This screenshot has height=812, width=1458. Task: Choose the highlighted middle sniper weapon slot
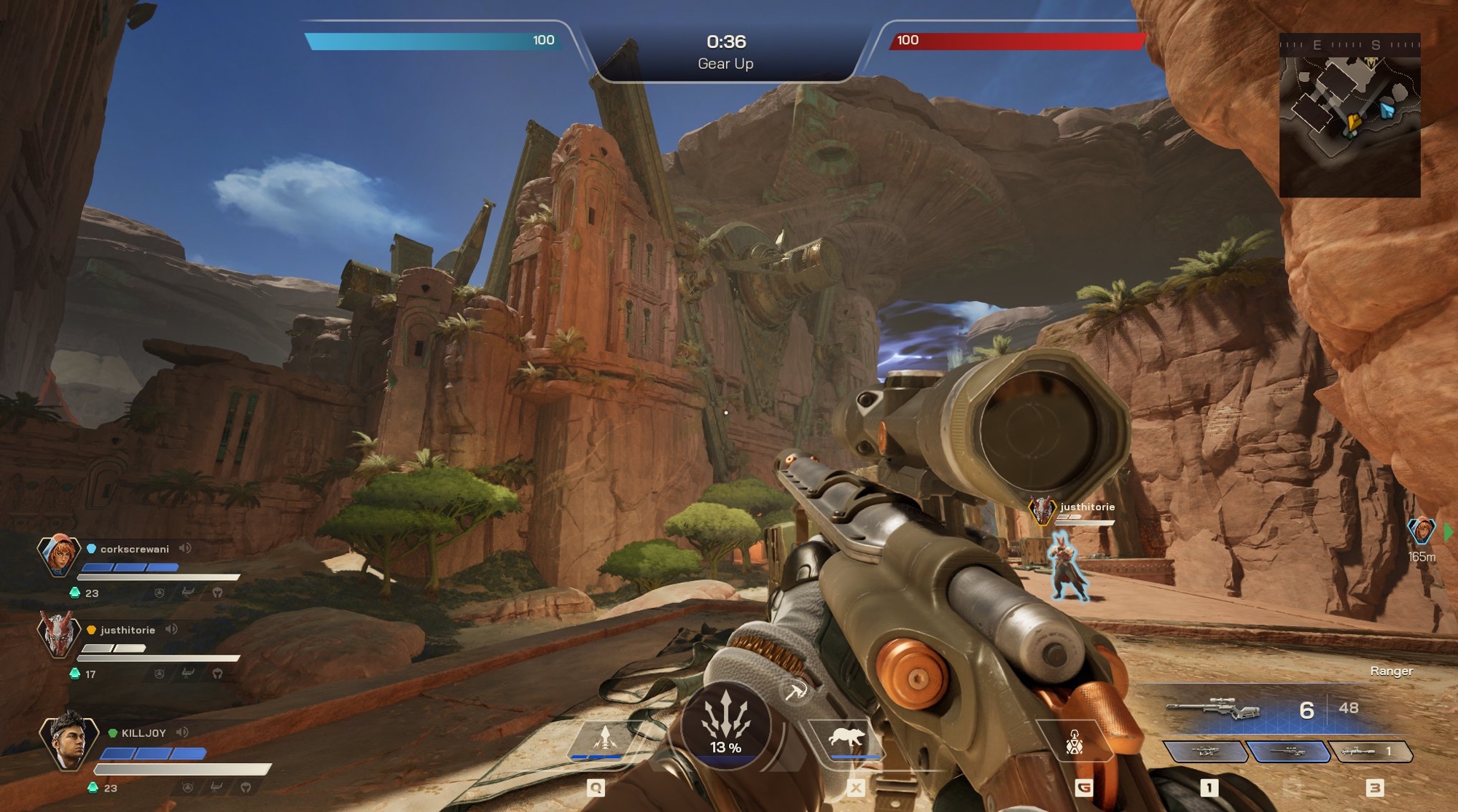click(1286, 752)
